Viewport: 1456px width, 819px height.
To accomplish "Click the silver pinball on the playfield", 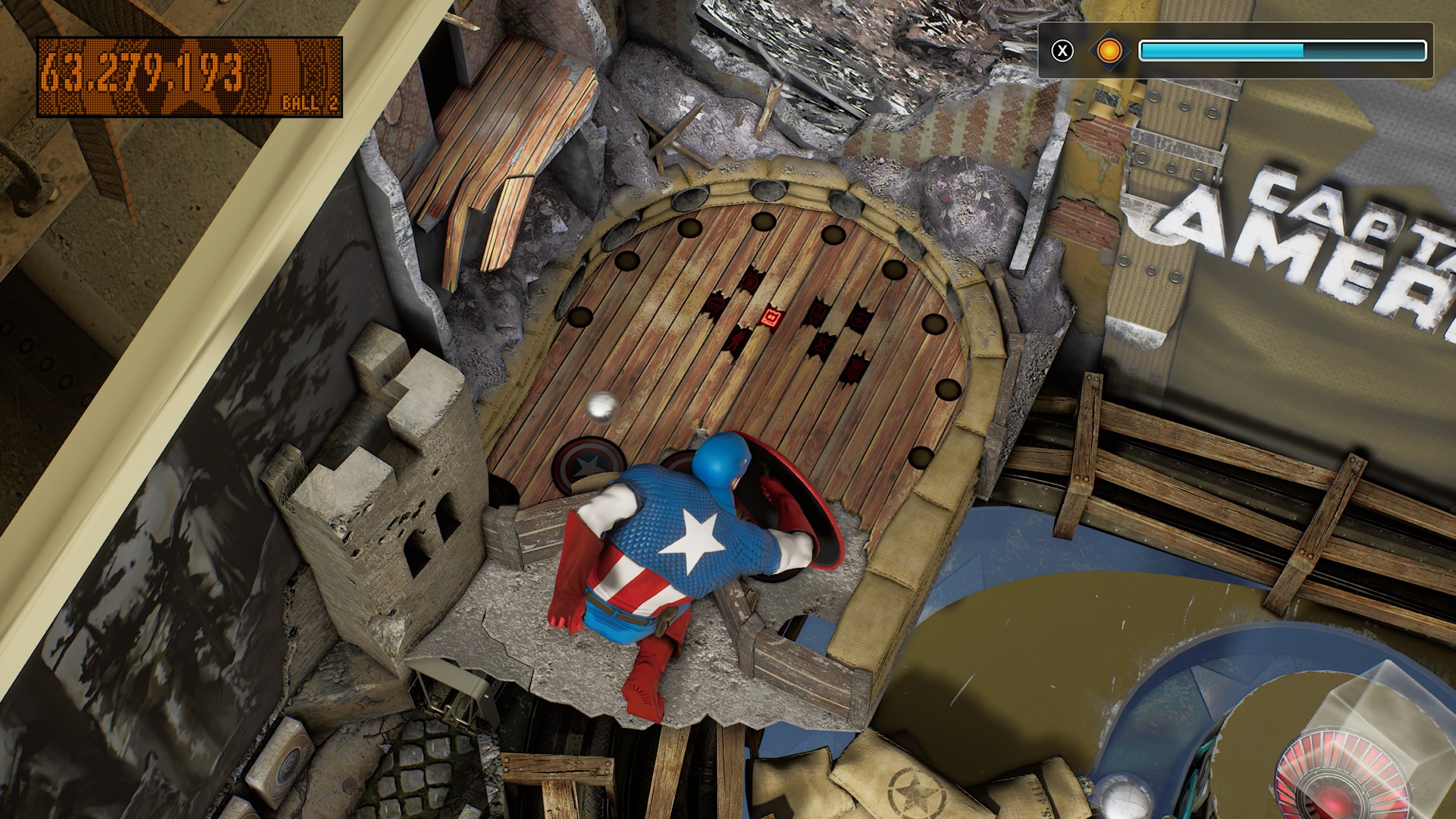I will pyautogui.click(x=601, y=408).
